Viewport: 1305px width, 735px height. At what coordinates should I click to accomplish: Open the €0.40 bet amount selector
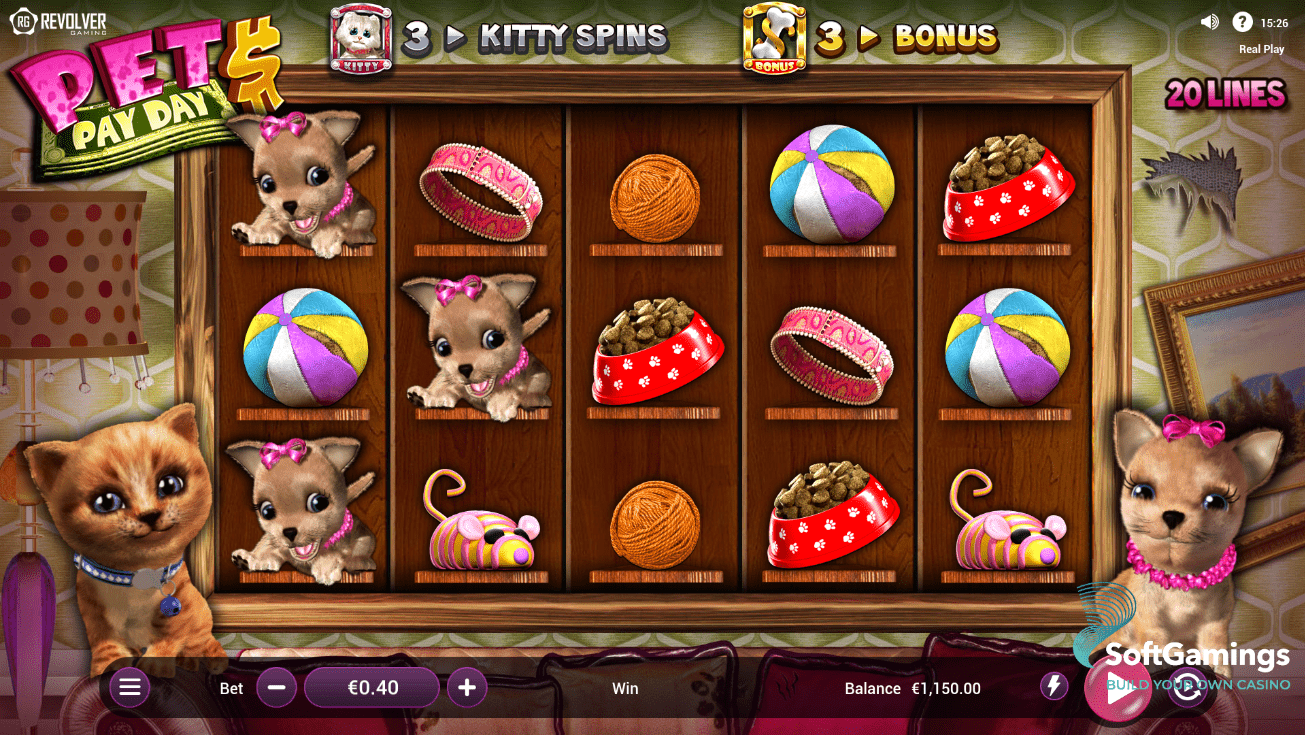point(371,687)
